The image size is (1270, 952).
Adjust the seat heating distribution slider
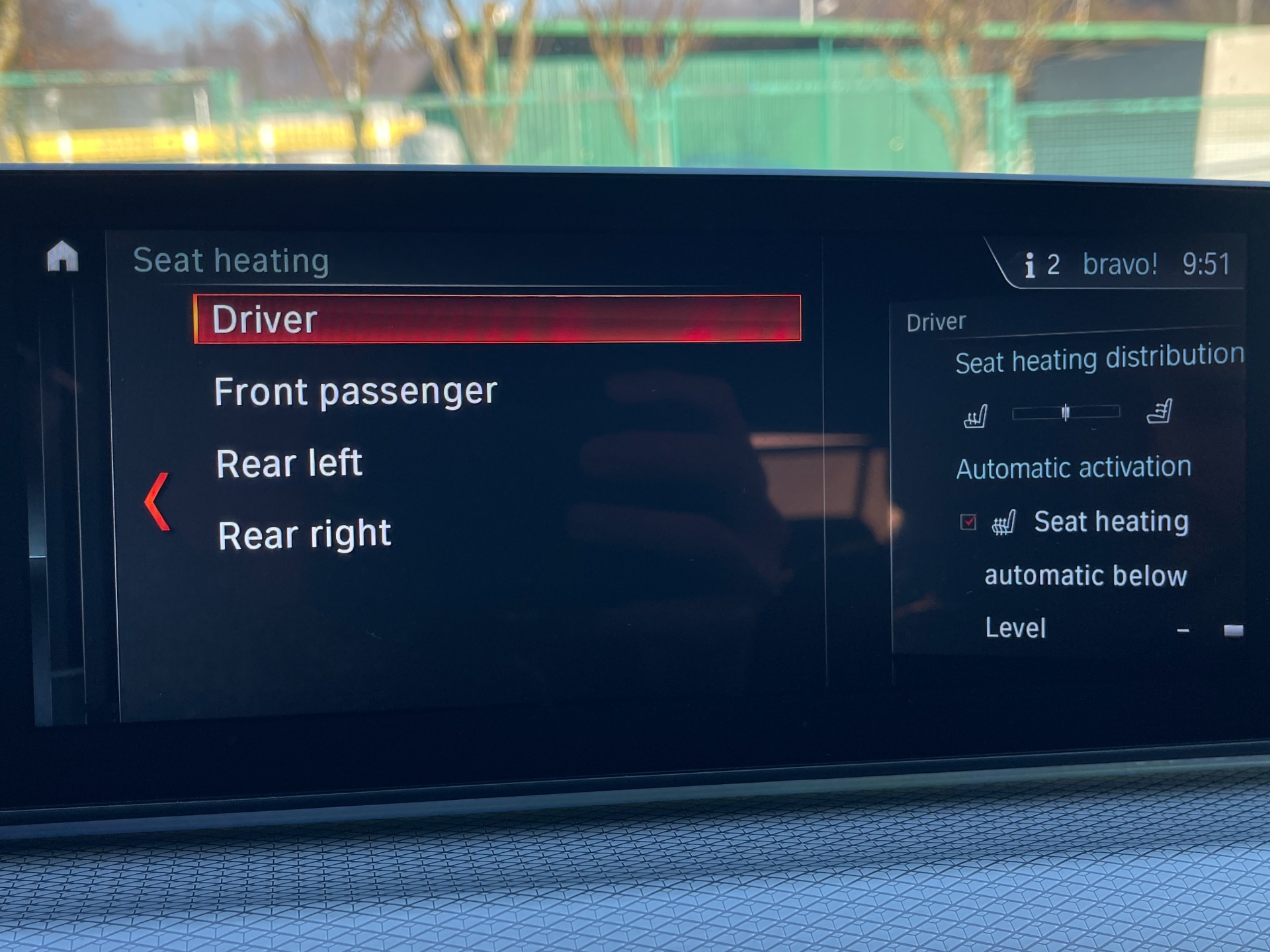(1066, 413)
